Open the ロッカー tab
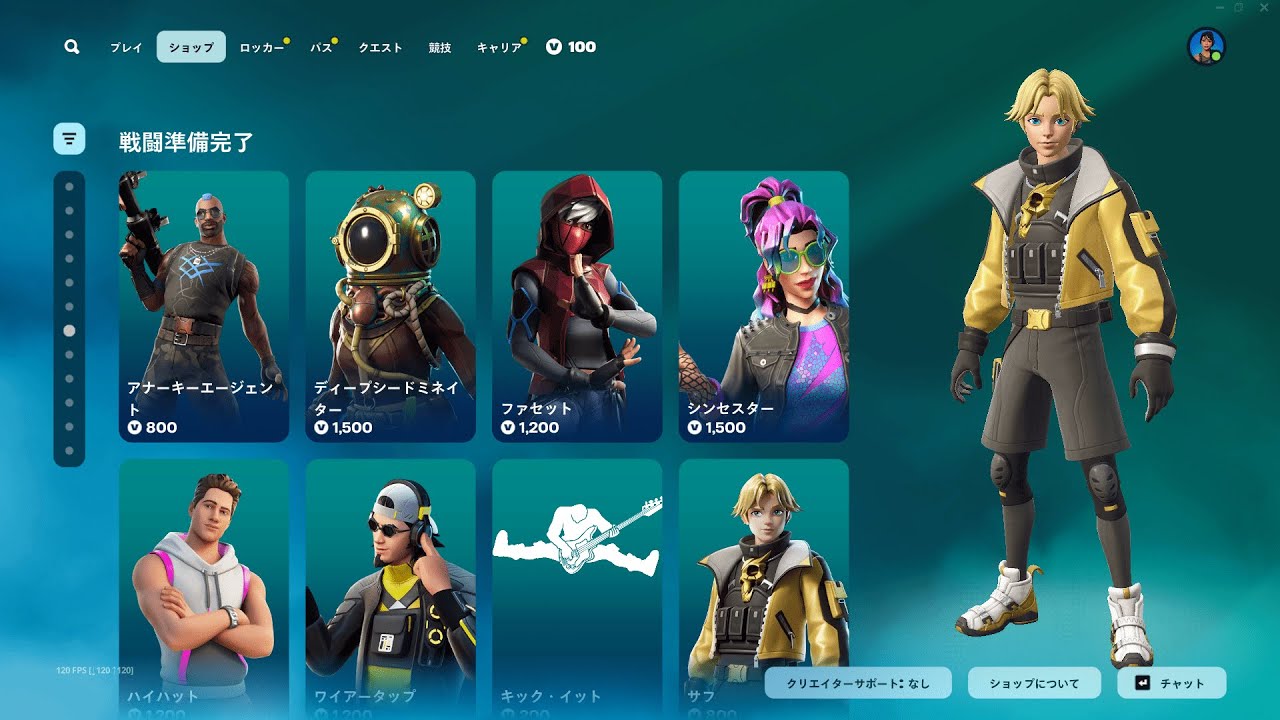Image resolution: width=1280 pixels, height=720 pixels. click(x=262, y=47)
